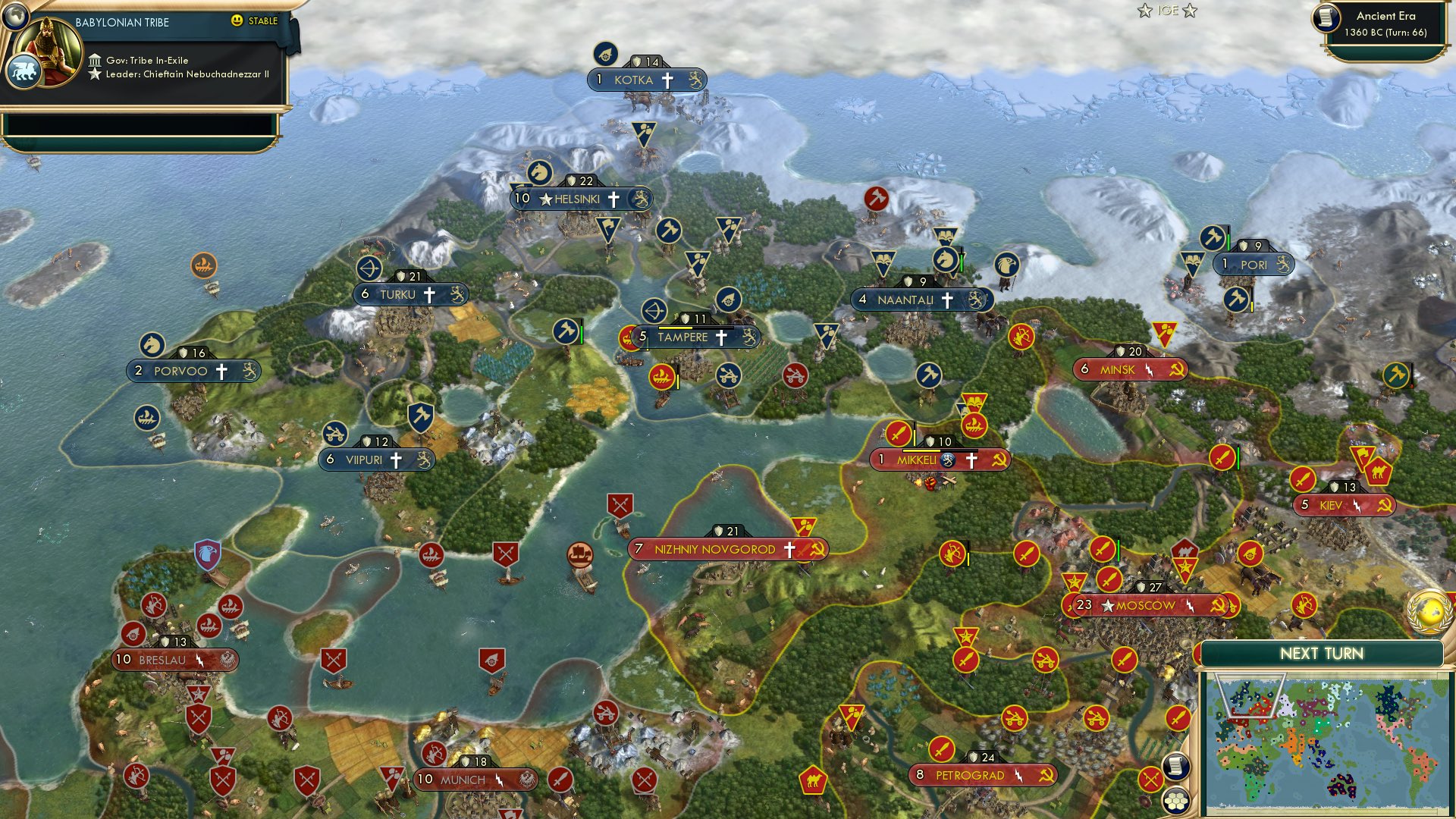Select the archer flag above the Tampere banner

coord(656,311)
